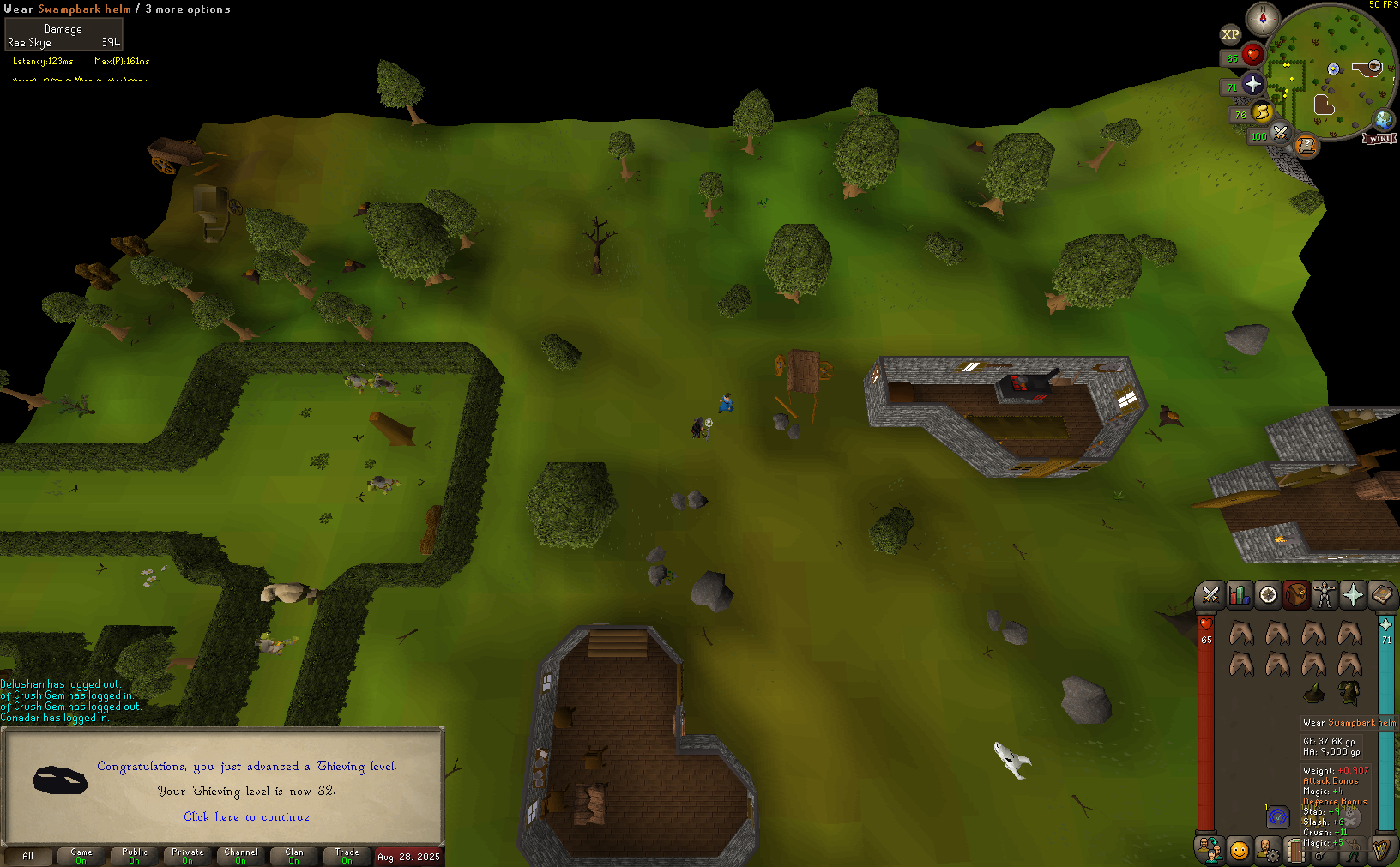Switch chat filter to Game
The image size is (1400, 867).
(x=81, y=855)
